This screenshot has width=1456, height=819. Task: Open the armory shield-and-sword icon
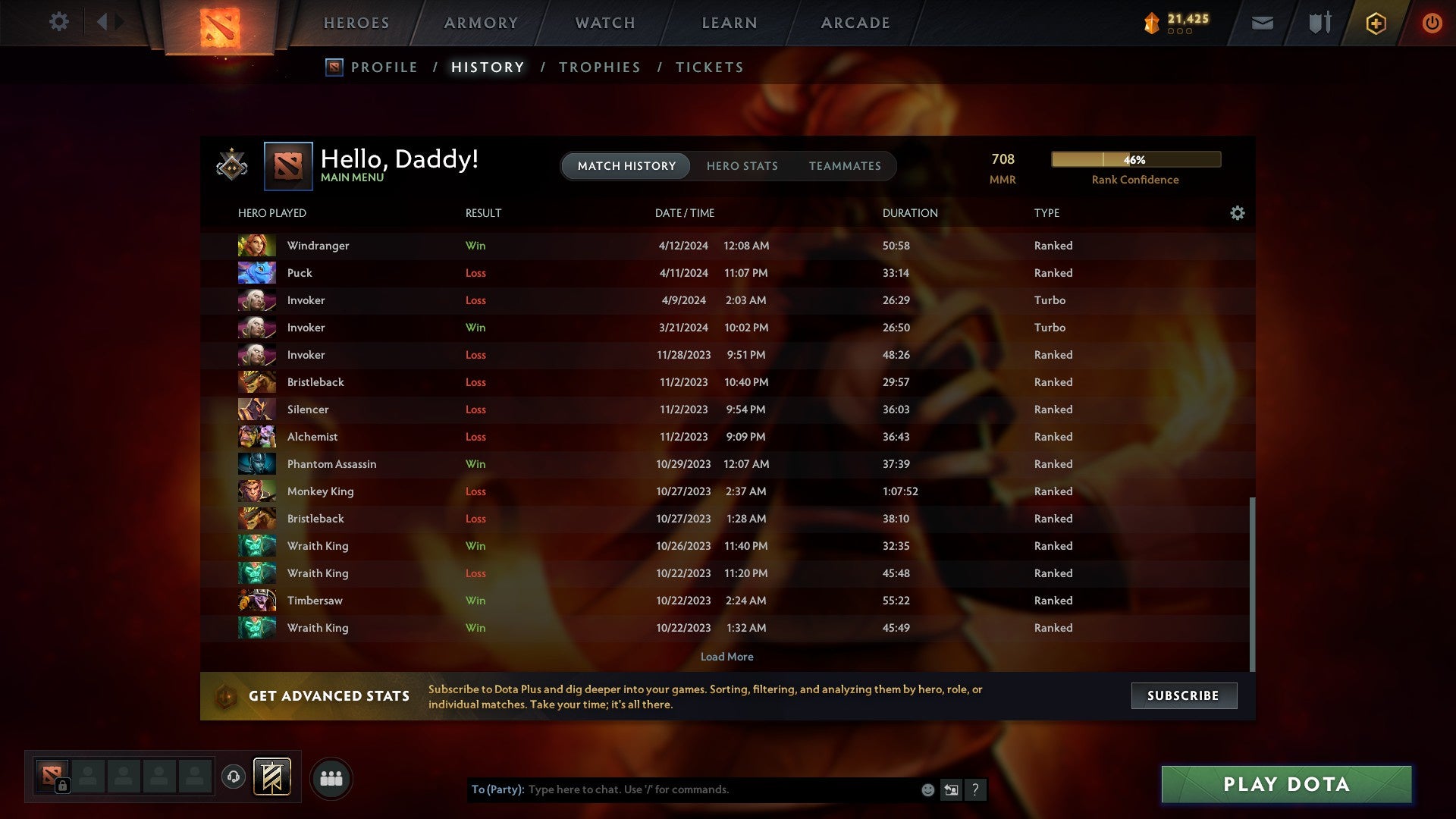pyautogui.click(x=1319, y=23)
